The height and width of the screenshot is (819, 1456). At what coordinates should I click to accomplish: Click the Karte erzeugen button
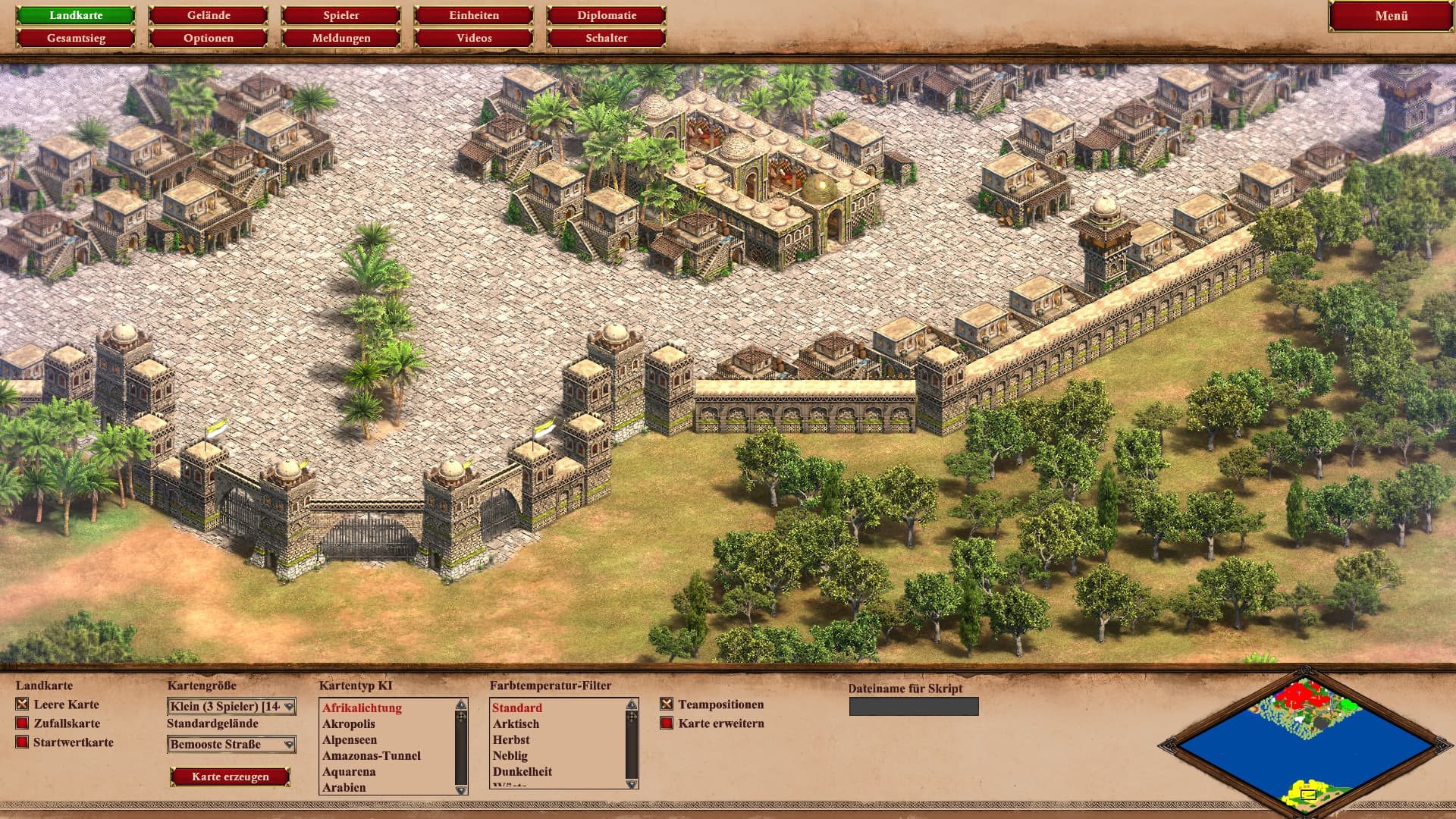pyautogui.click(x=231, y=777)
